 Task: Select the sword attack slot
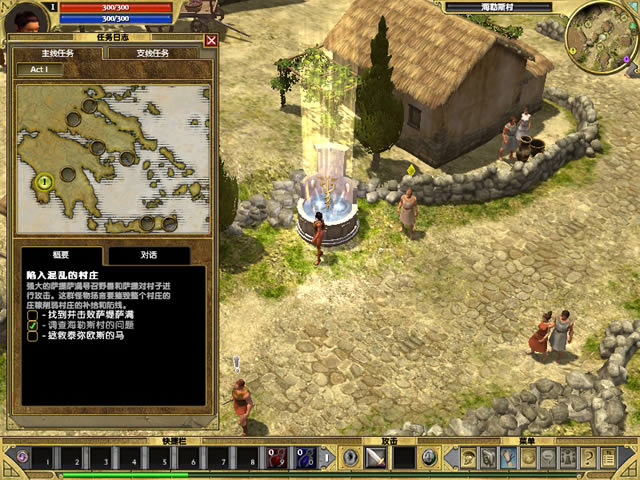pos(377,458)
